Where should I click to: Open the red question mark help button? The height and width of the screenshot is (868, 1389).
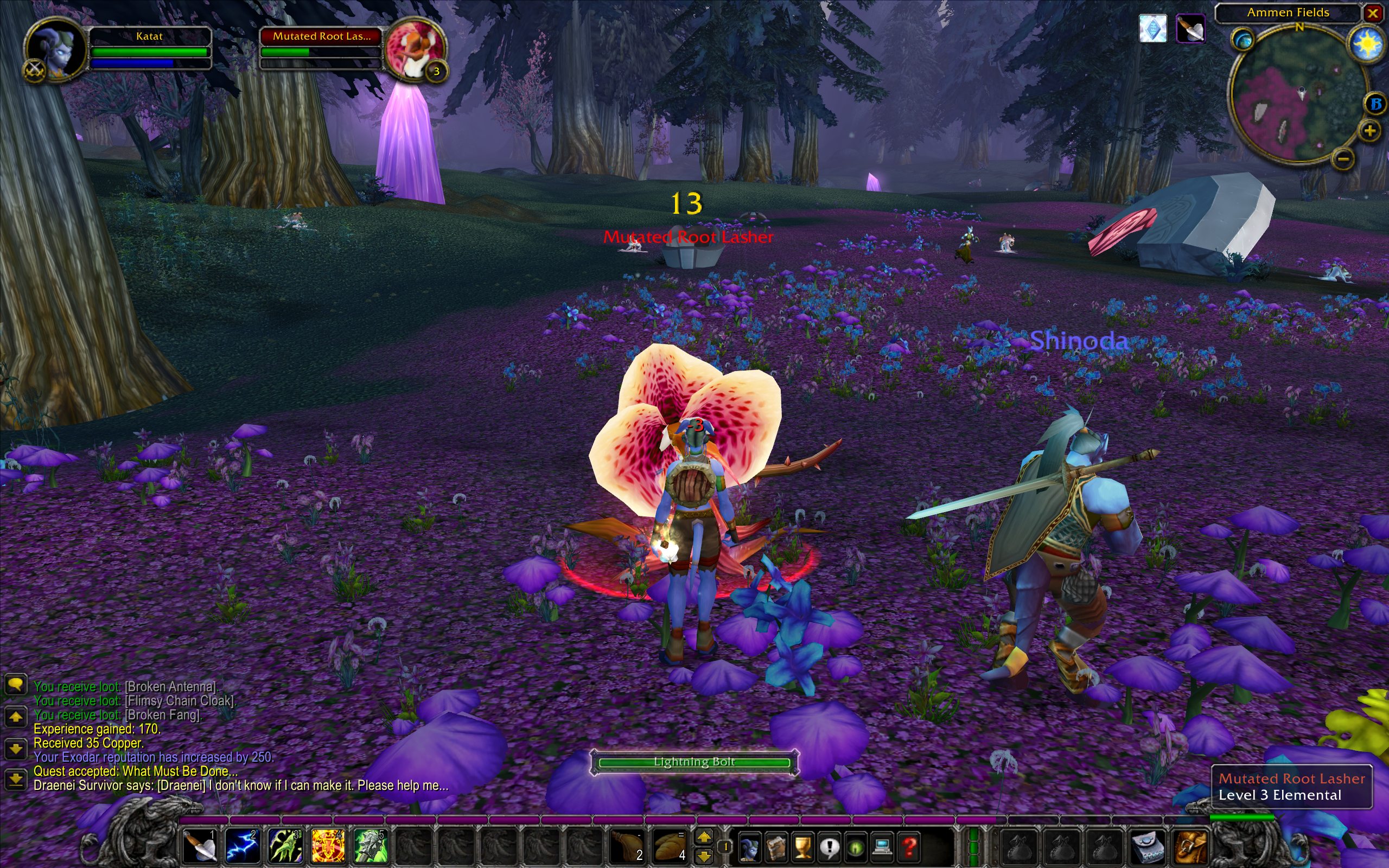click(909, 846)
